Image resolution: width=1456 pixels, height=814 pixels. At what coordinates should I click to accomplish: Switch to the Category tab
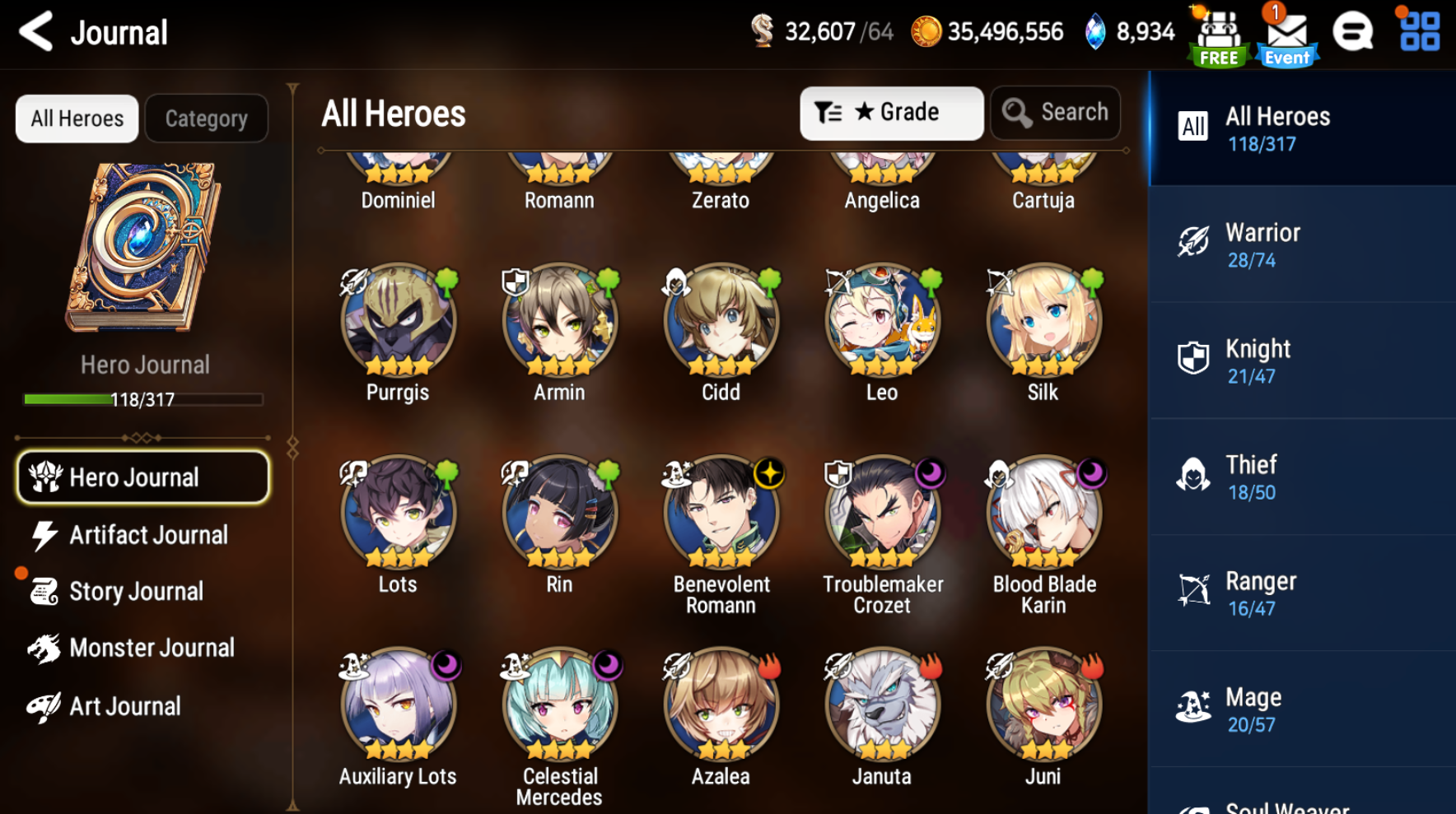click(x=206, y=118)
